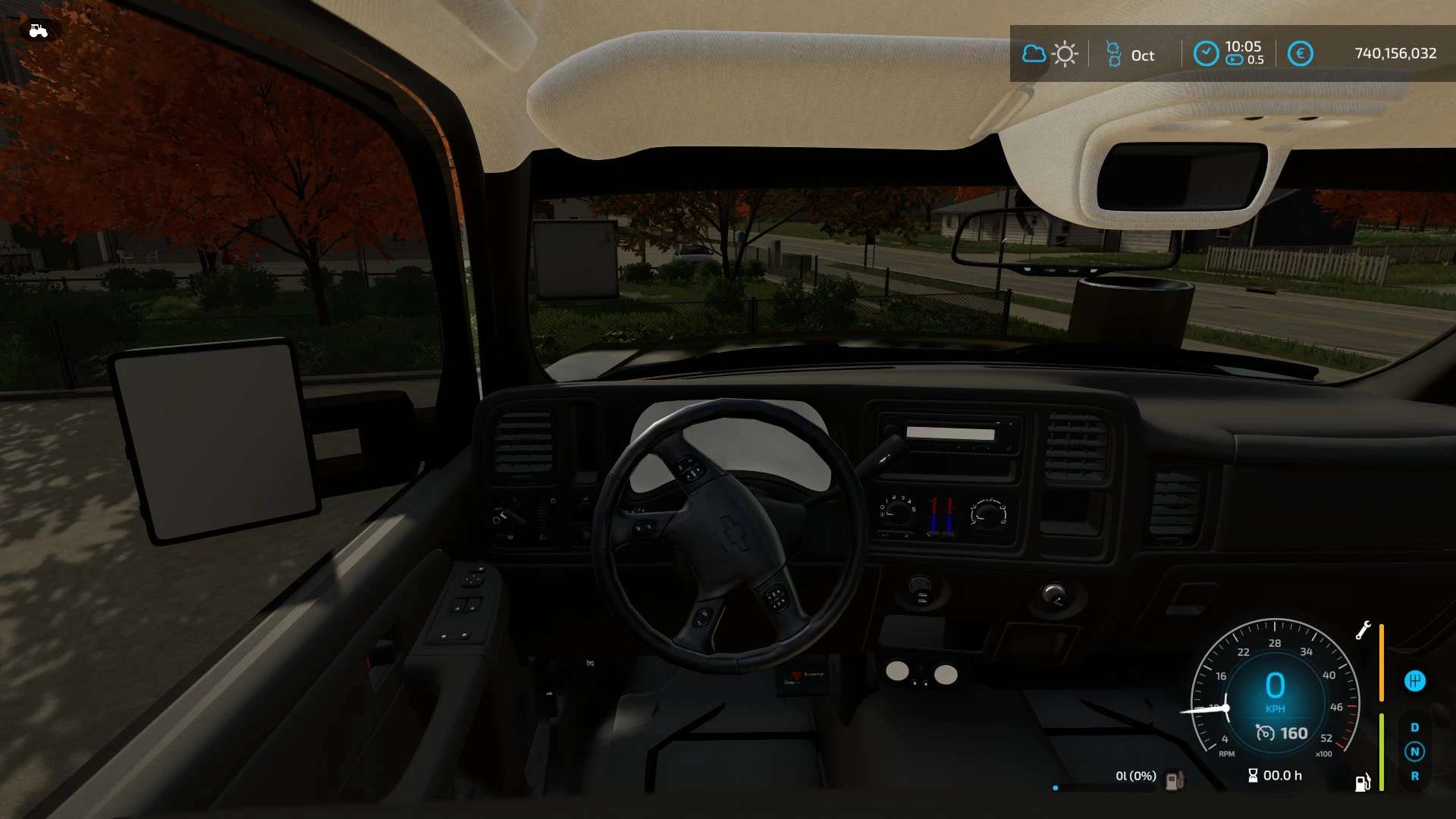Screen dimensions: 1456x819
Task: Choose the D drive gear indicator
Action: 1414,727
